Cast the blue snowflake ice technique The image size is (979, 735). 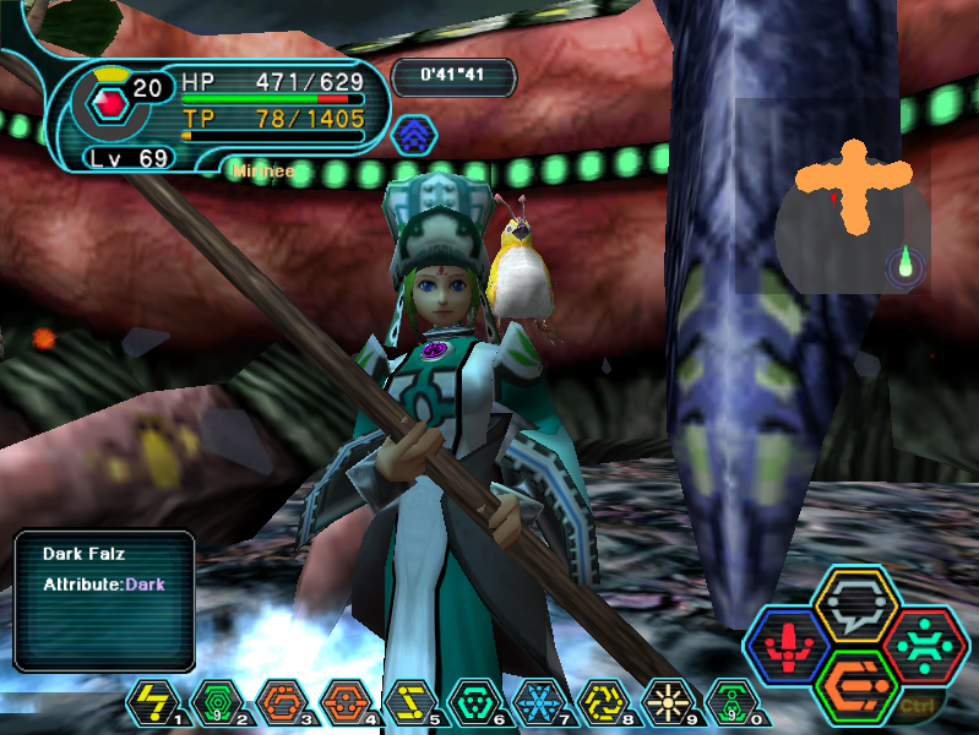537,701
